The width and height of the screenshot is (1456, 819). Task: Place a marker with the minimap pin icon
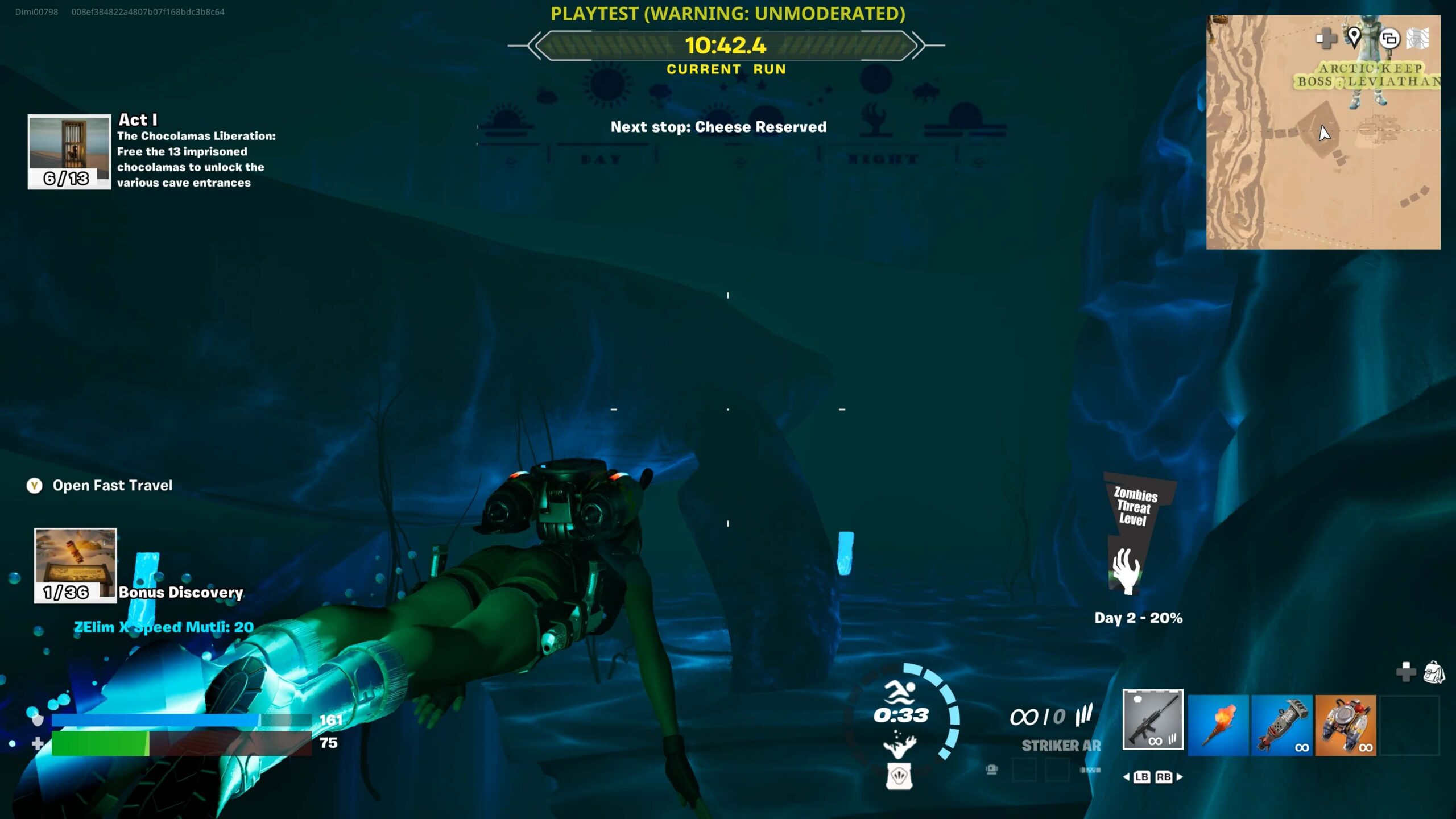coord(1354,38)
